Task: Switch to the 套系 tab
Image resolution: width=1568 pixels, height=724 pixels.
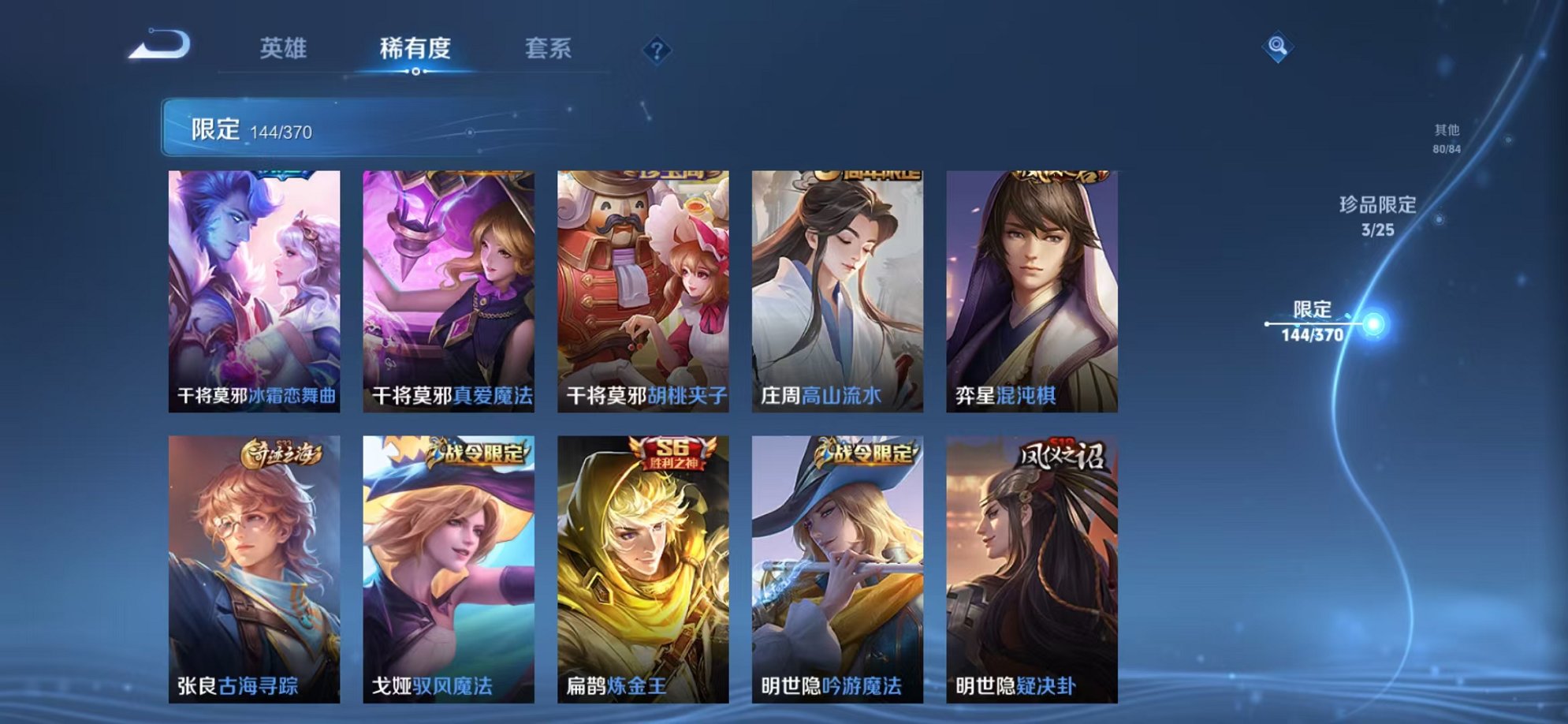Action: (549, 49)
